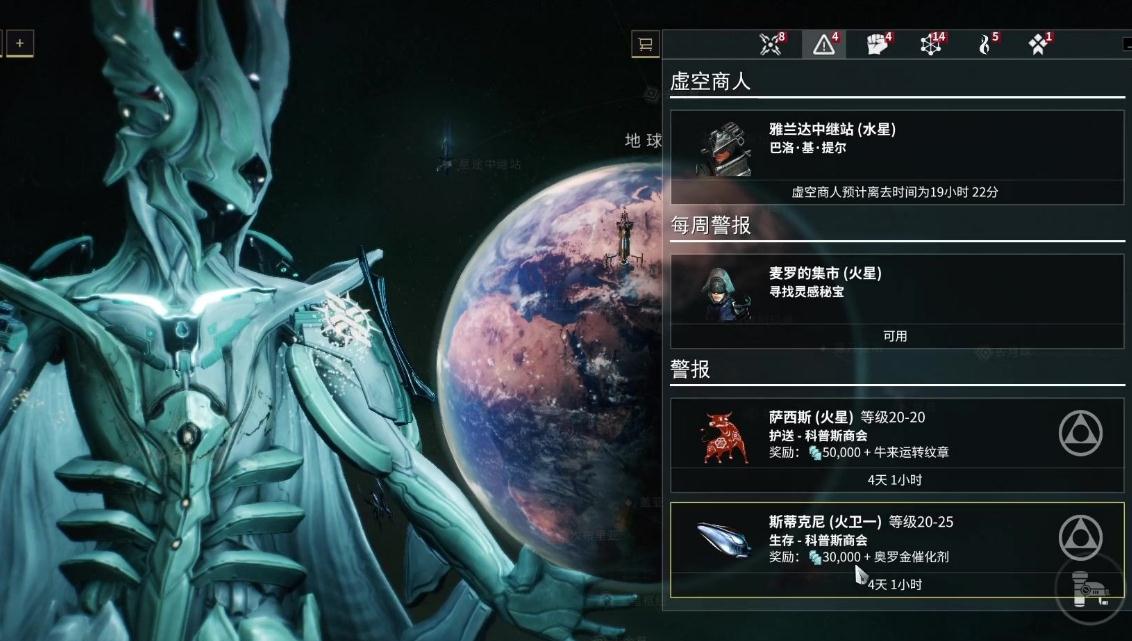Switch to the raised fist tab
This screenshot has height=641, width=1132.
tap(878, 44)
